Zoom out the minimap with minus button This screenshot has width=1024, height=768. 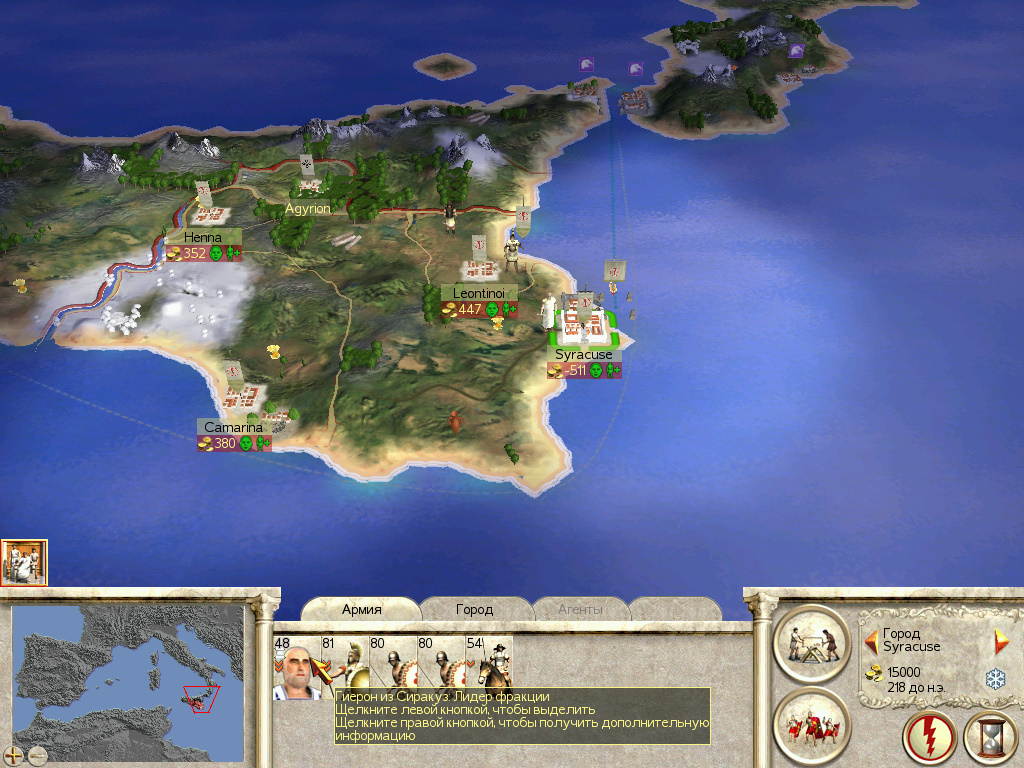(38, 755)
